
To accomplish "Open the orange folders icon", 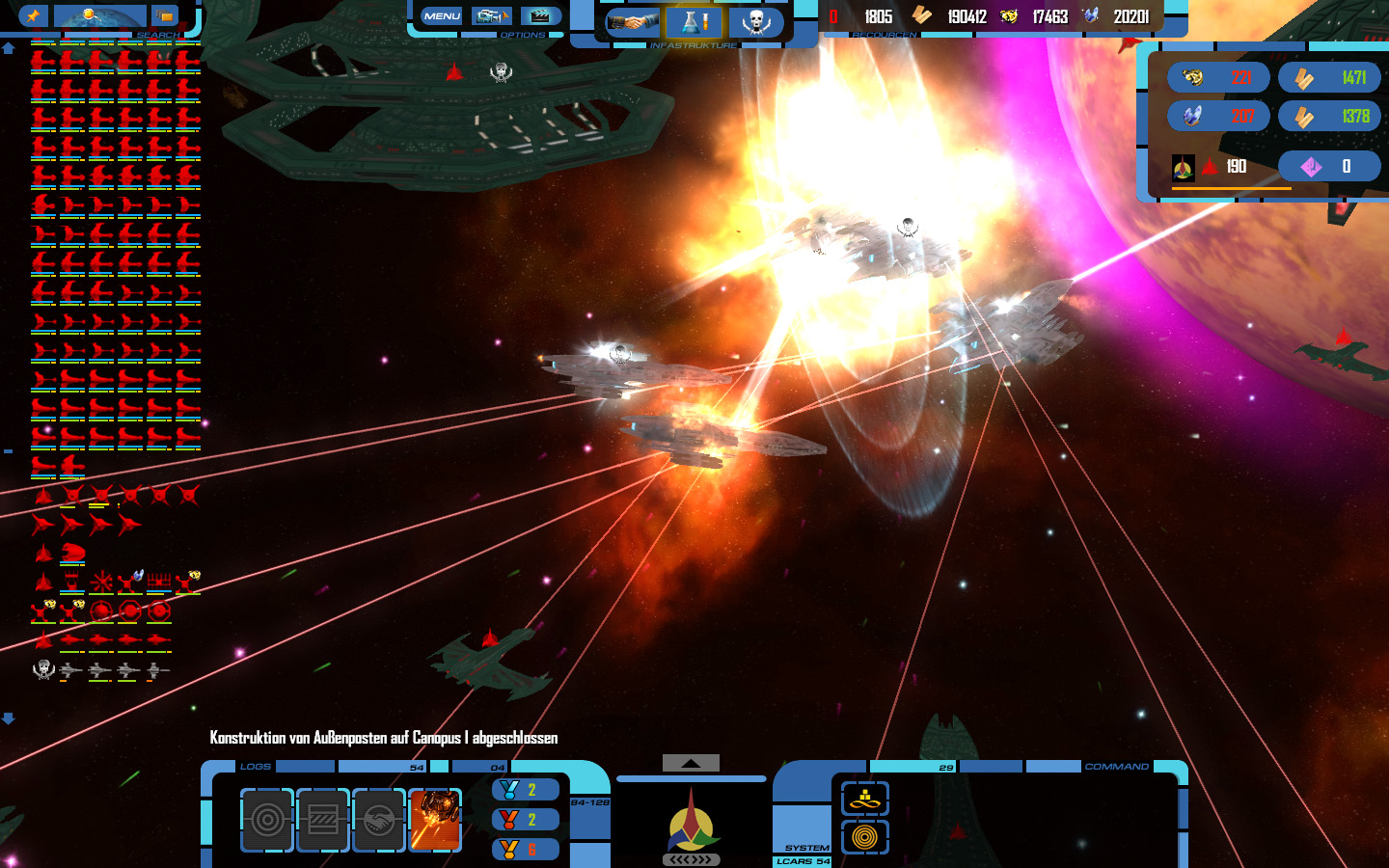I will (x=165, y=15).
